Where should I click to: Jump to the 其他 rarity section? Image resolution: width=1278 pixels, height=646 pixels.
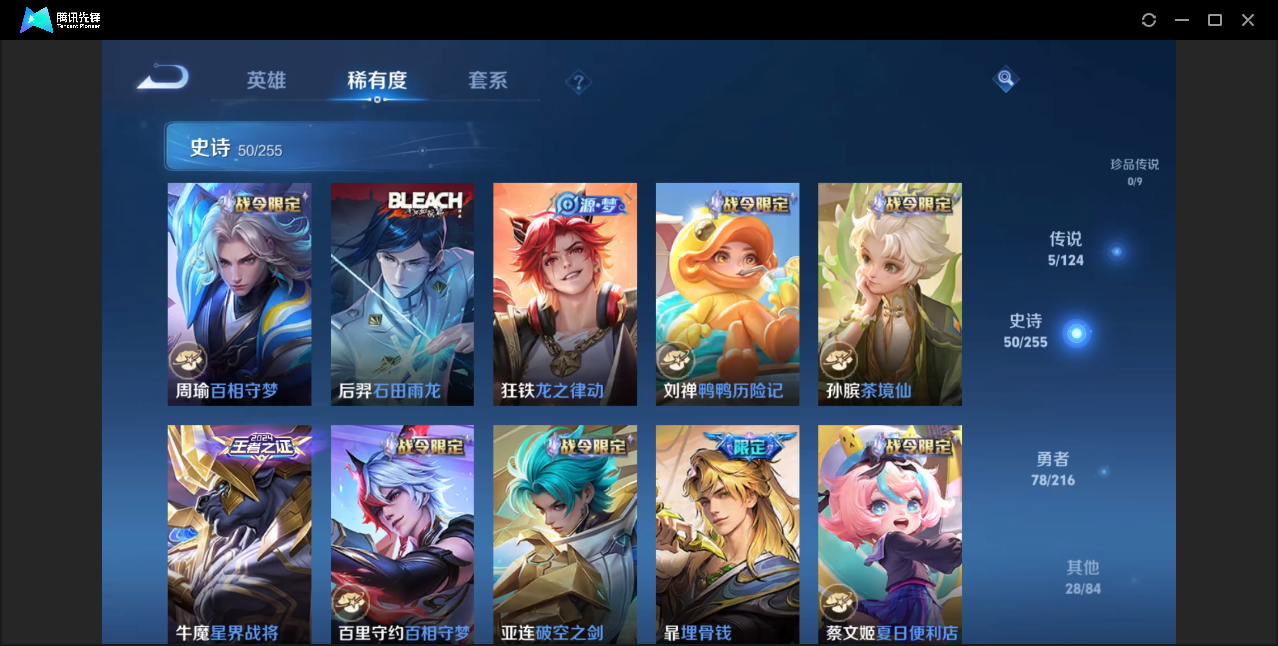(1083, 576)
